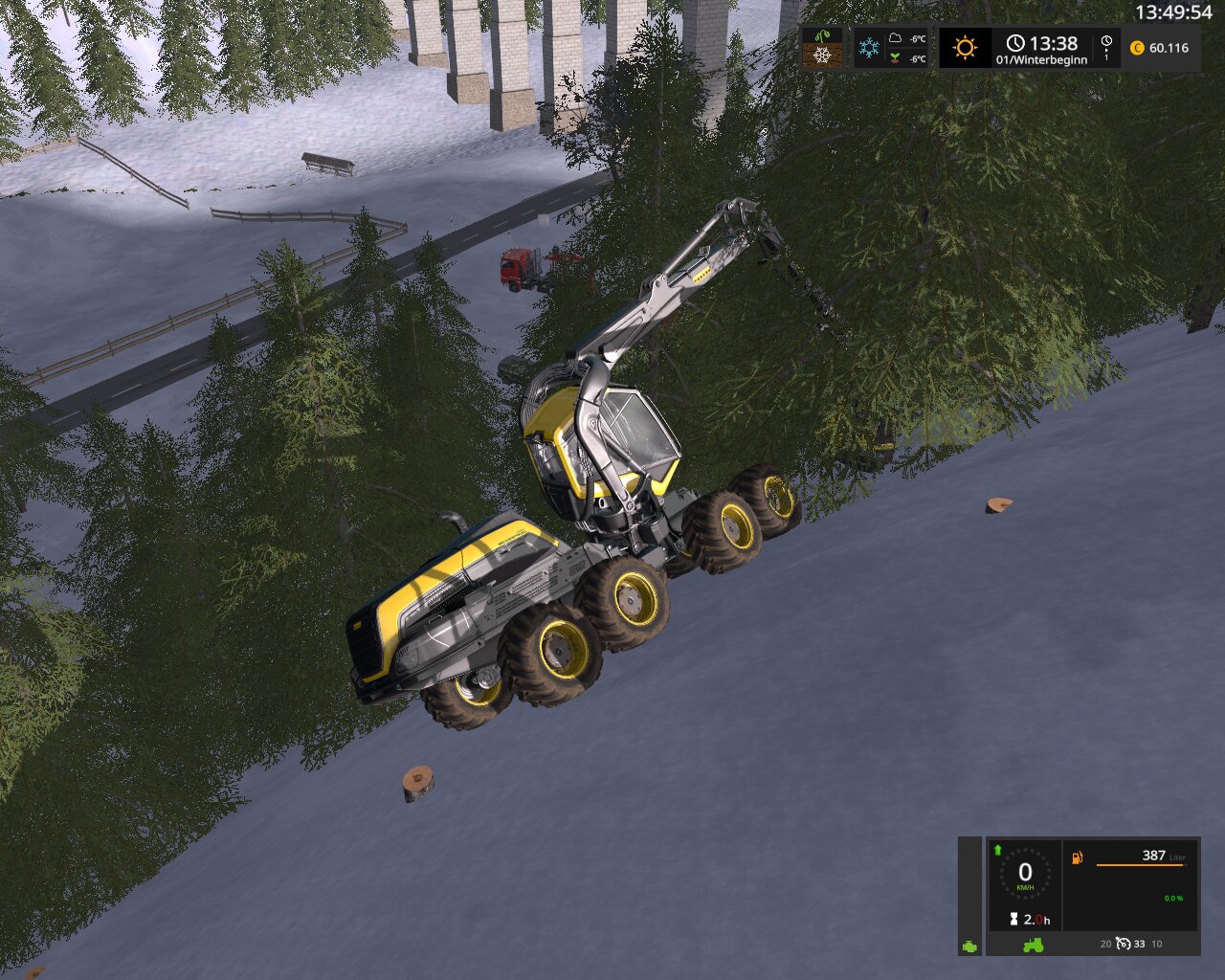
Task: Click the orange fuel pump icon
Action: 1078,857
